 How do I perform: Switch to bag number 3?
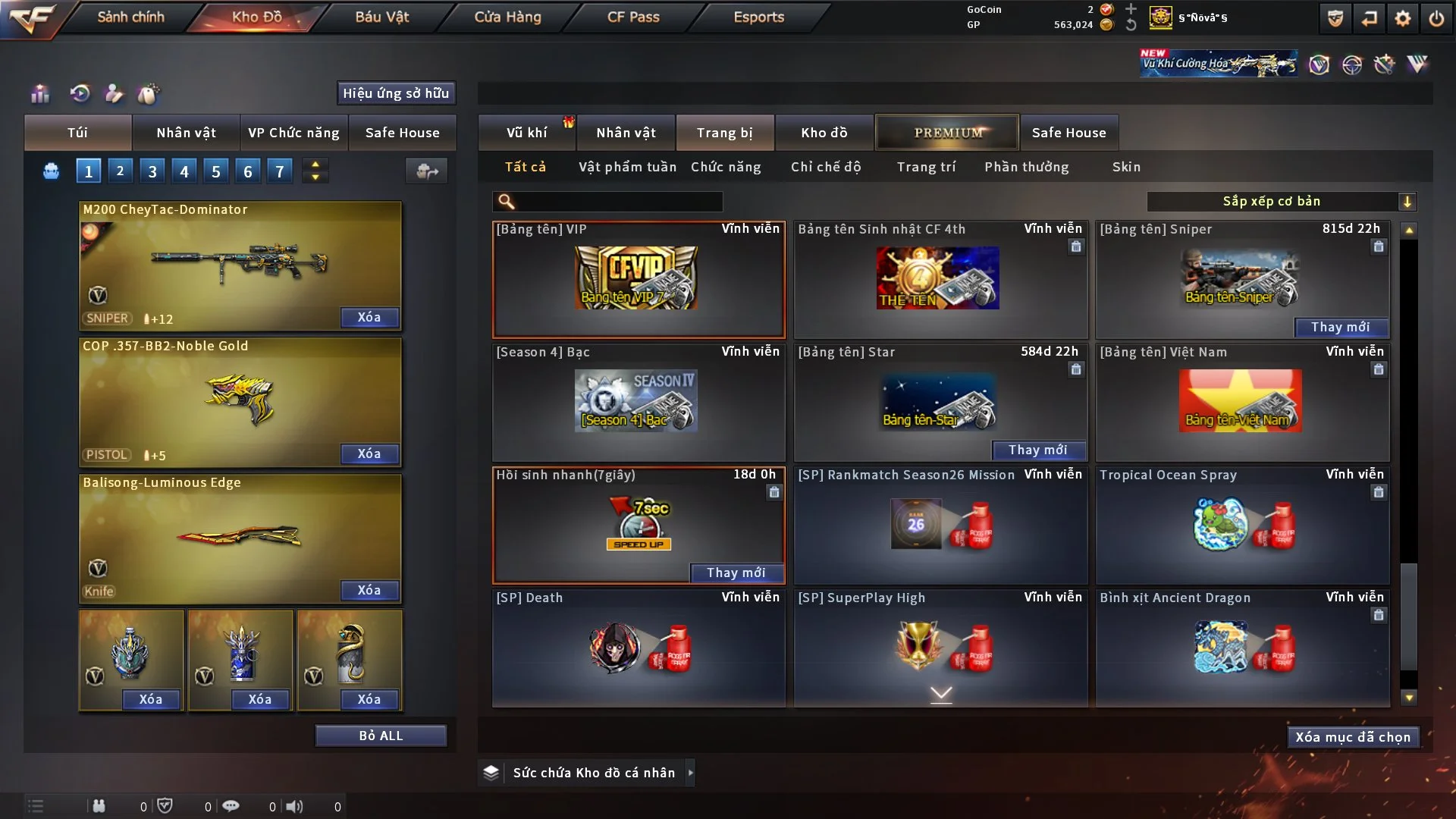(x=152, y=171)
